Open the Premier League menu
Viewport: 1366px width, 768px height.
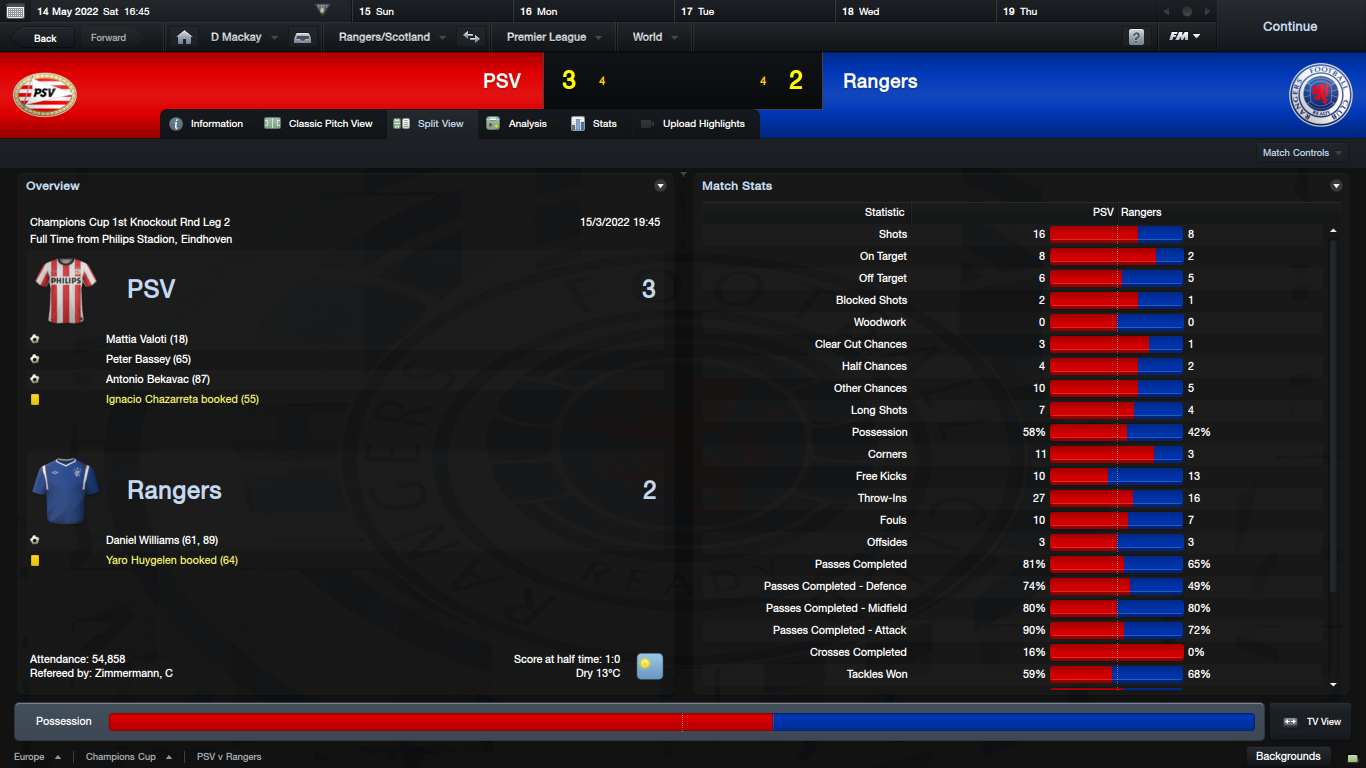pyautogui.click(x=553, y=37)
